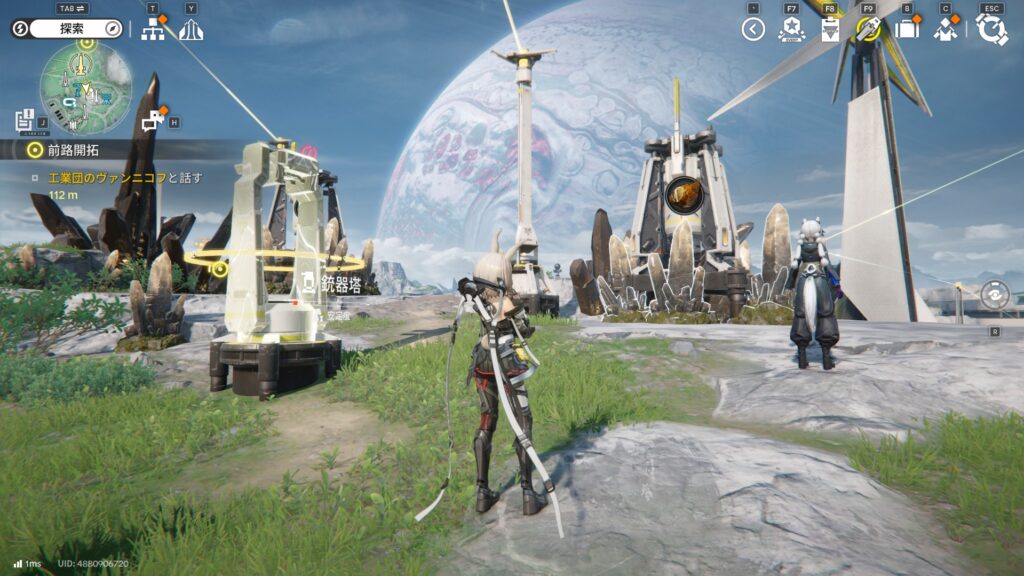1024x576 pixels.
Task: Click the circular swap button on right edge
Action: coord(994,295)
